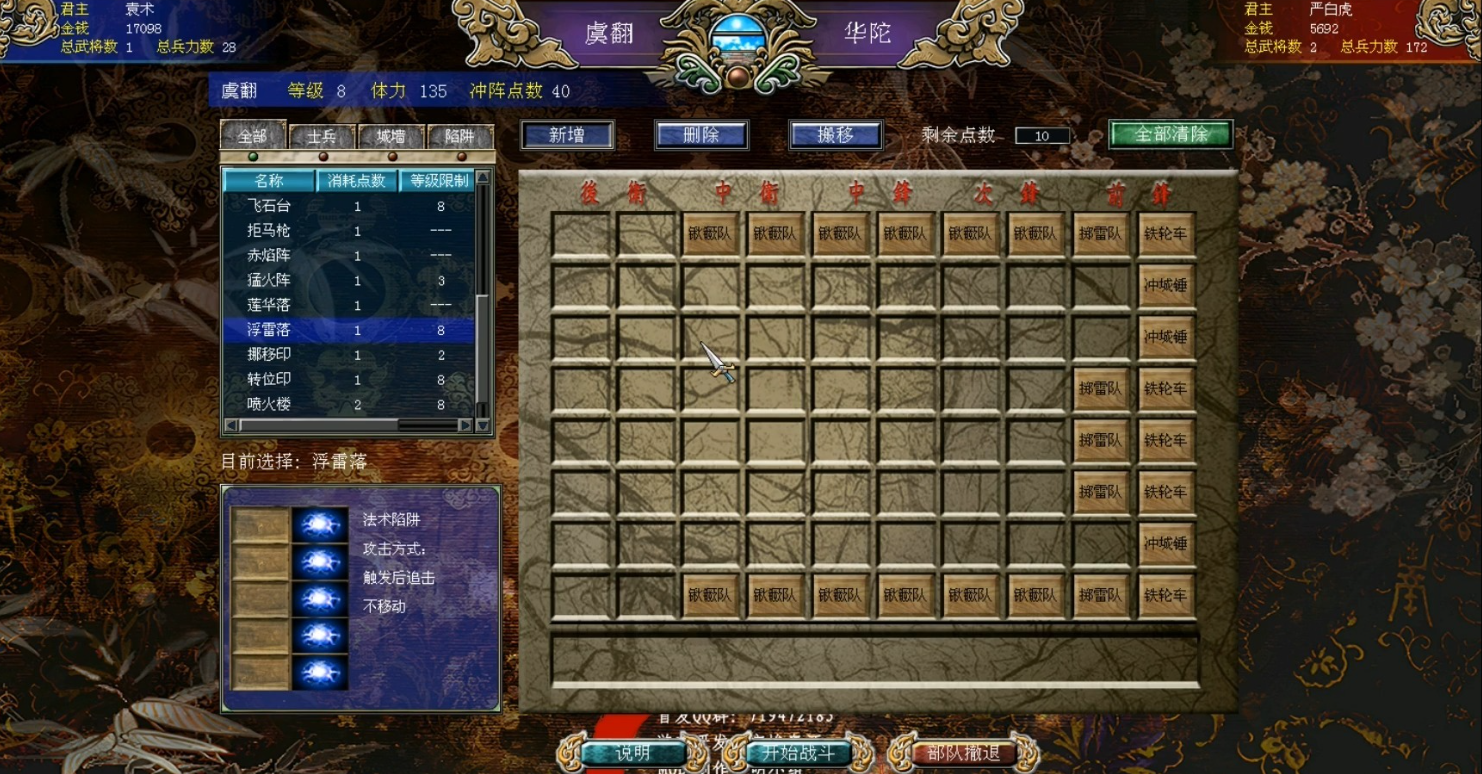Click the 剩余点数 value field showing 10
The height and width of the screenshot is (774, 1482).
pyautogui.click(x=1040, y=136)
